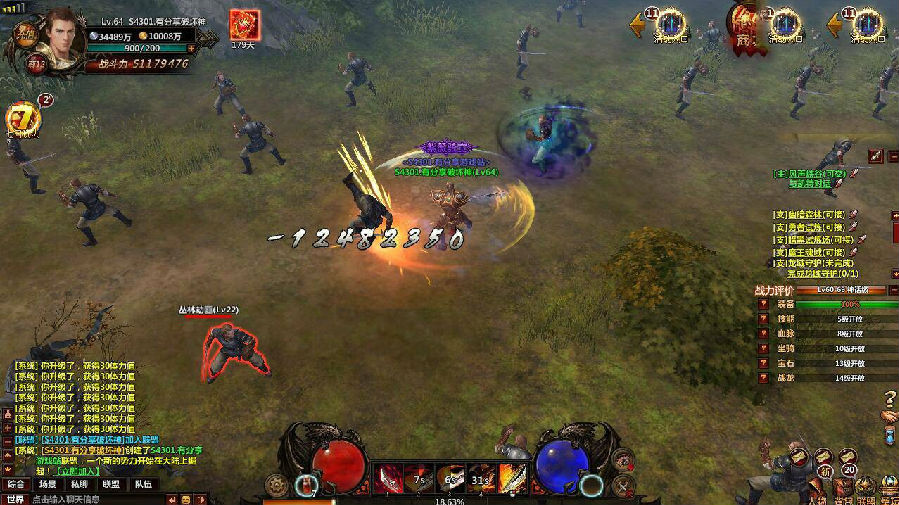Open the 世界 chat channel selector
The image size is (899, 505).
pyautogui.click(x=15, y=498)
